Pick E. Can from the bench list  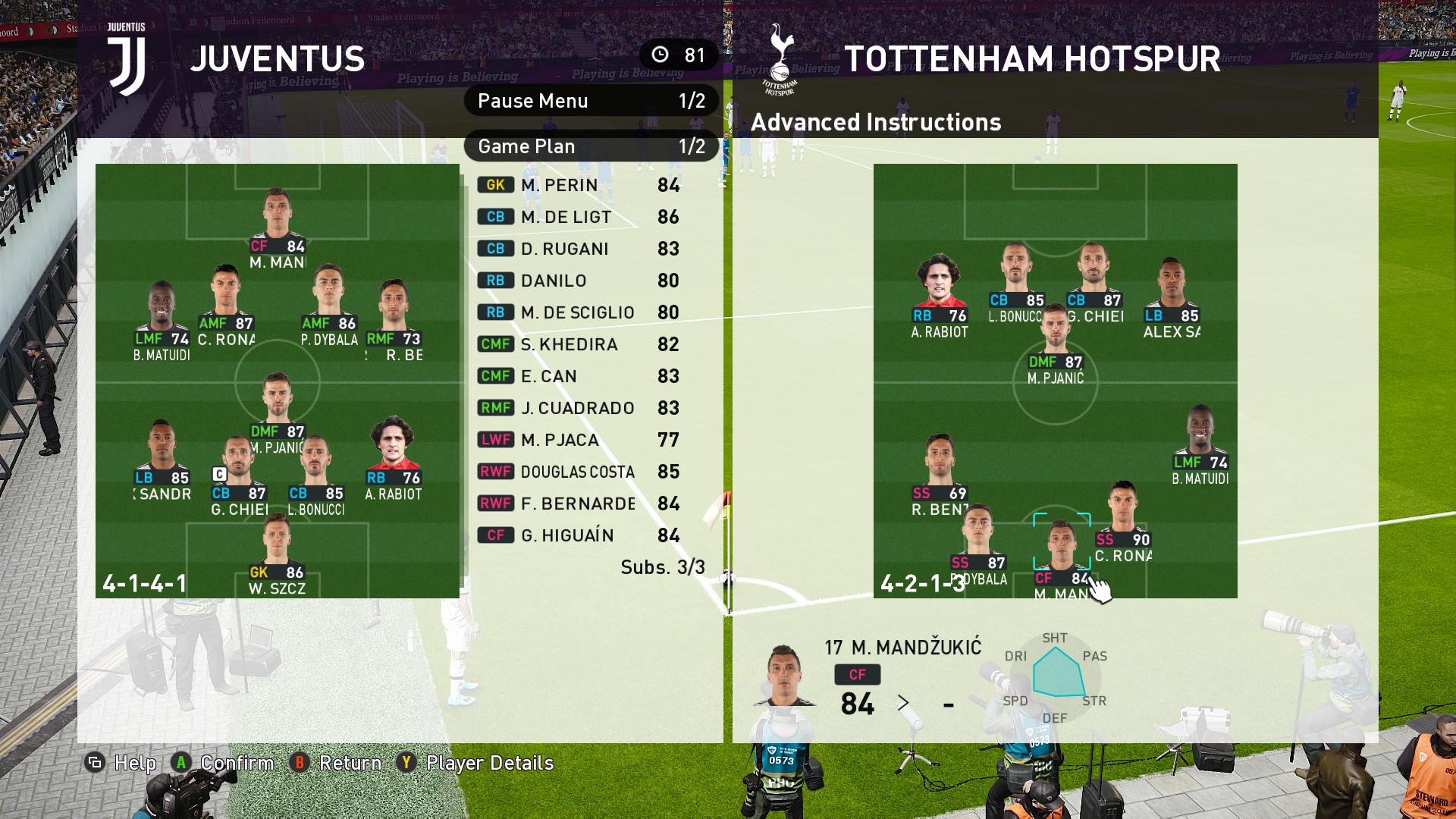click(578, 376)
